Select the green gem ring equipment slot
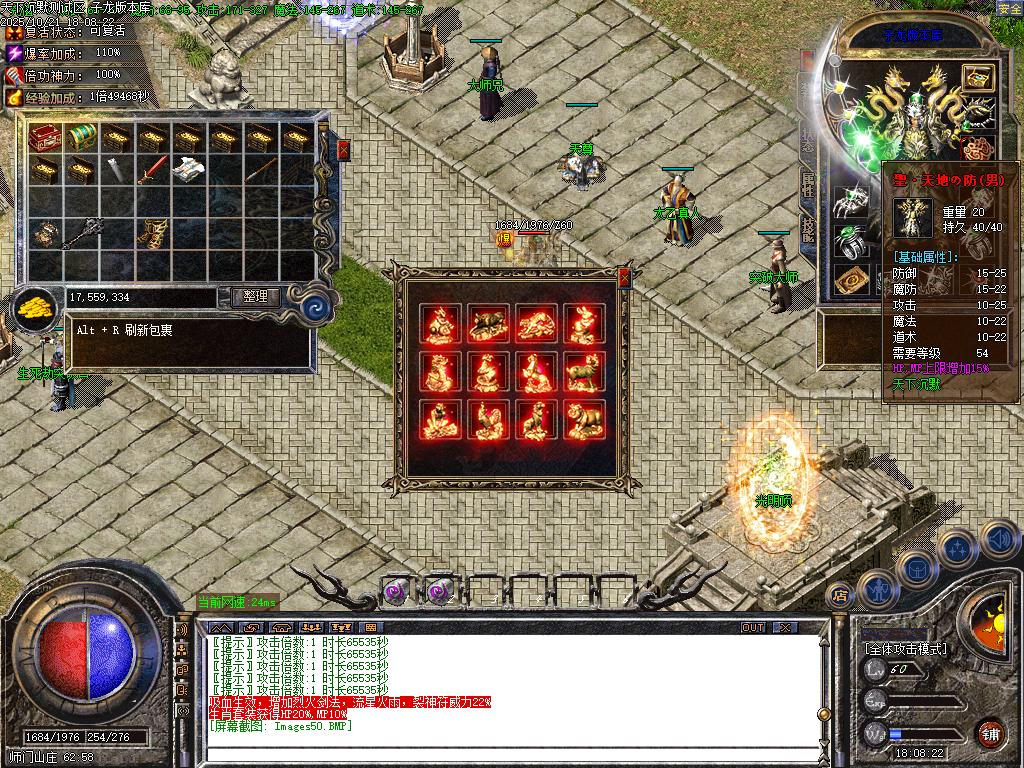1024x768 pixels. click(850, 242)
